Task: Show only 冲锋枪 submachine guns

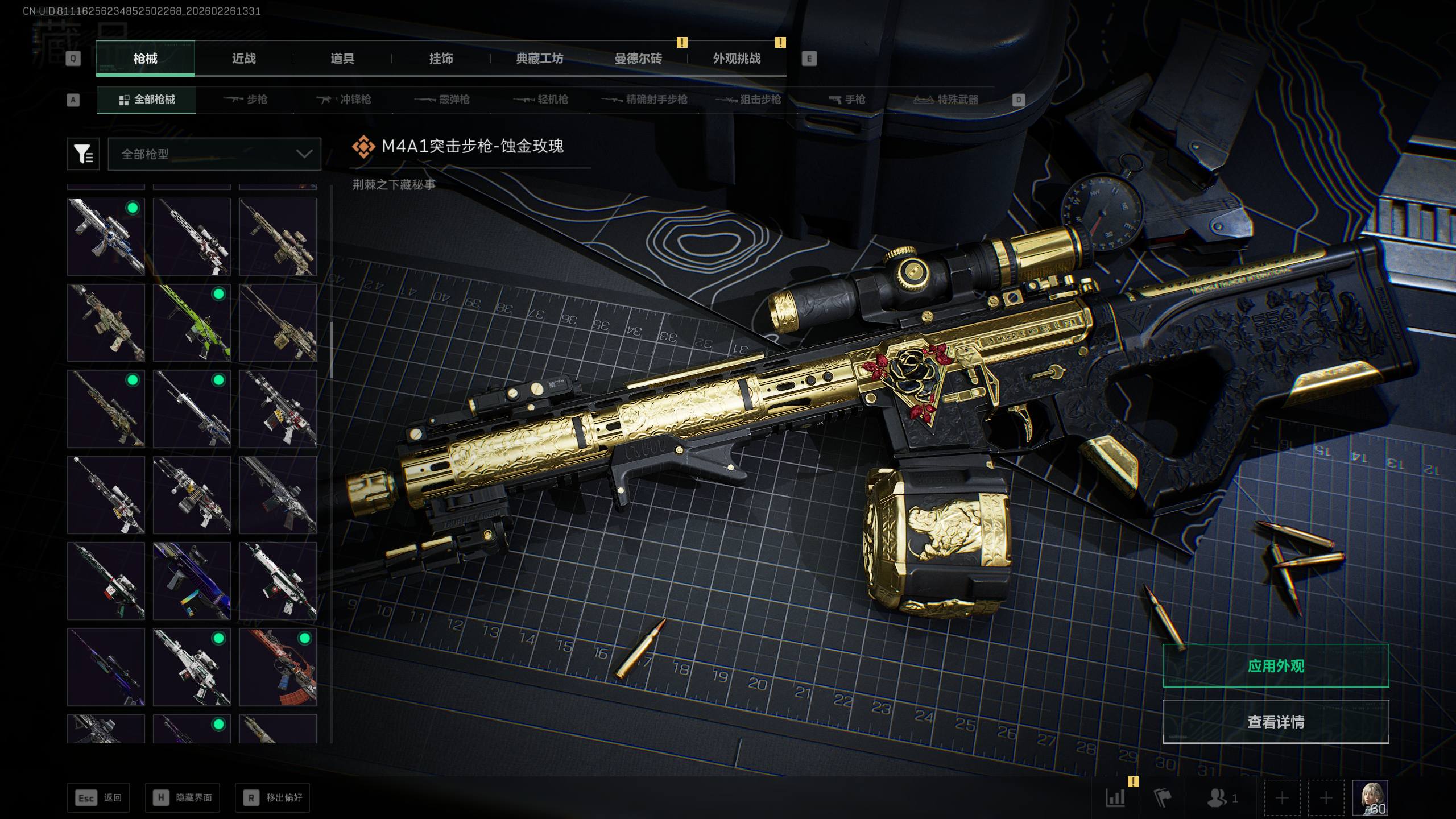Action: point(344,100)
